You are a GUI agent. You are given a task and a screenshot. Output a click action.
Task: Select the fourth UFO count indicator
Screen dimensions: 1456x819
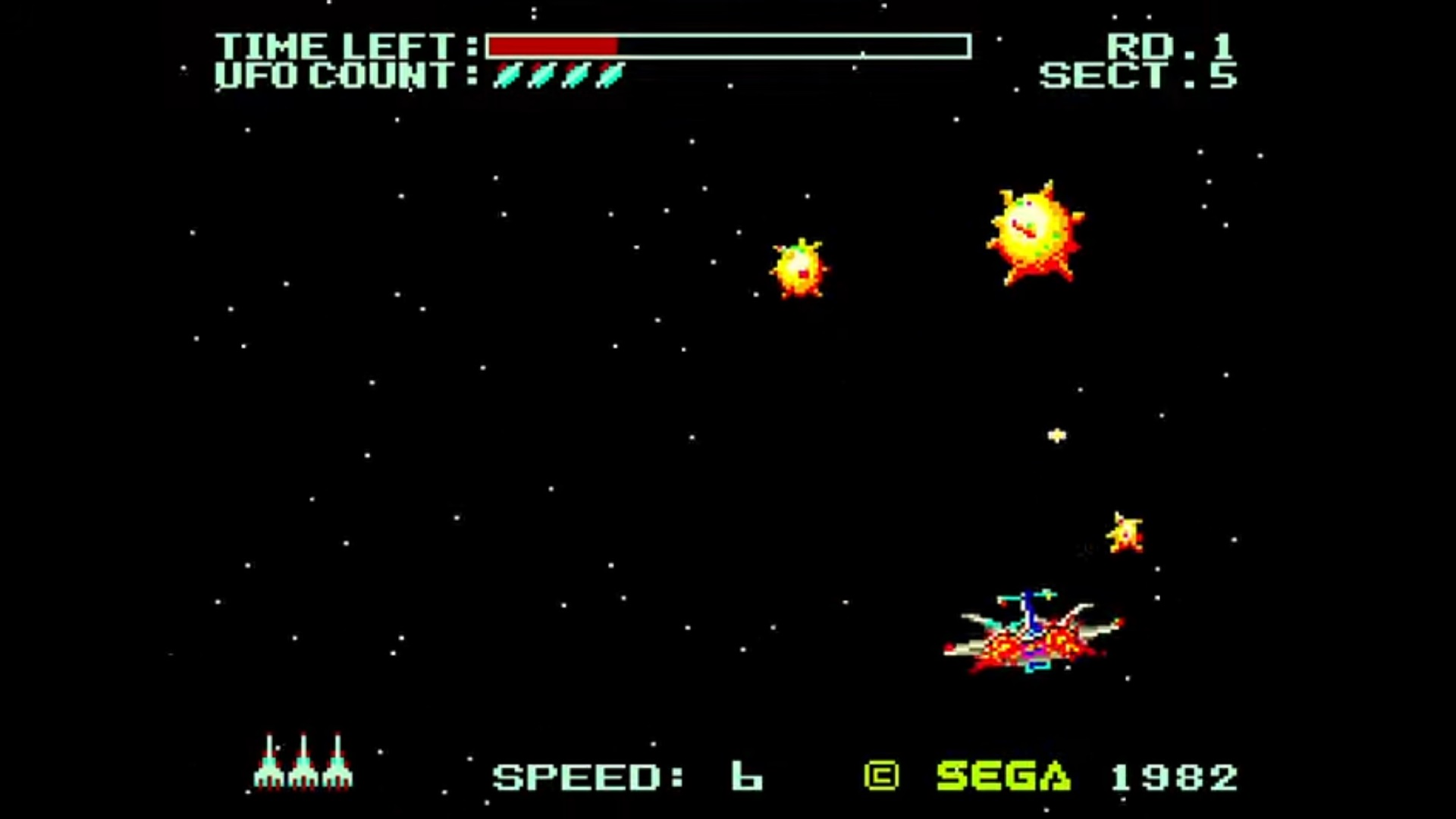click(x=608, y=76)
